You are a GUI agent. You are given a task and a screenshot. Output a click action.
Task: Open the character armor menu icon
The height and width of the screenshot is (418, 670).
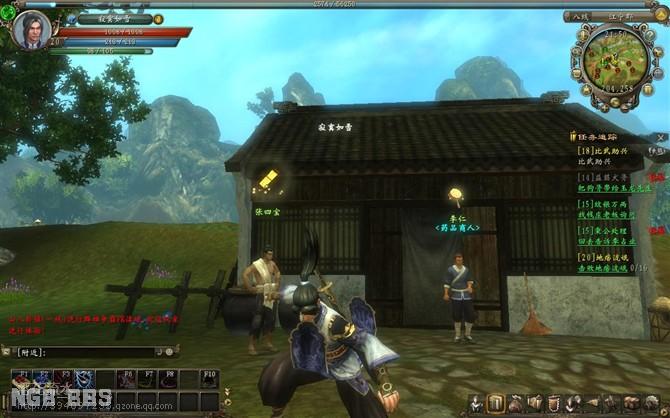[x=475, y=403]
